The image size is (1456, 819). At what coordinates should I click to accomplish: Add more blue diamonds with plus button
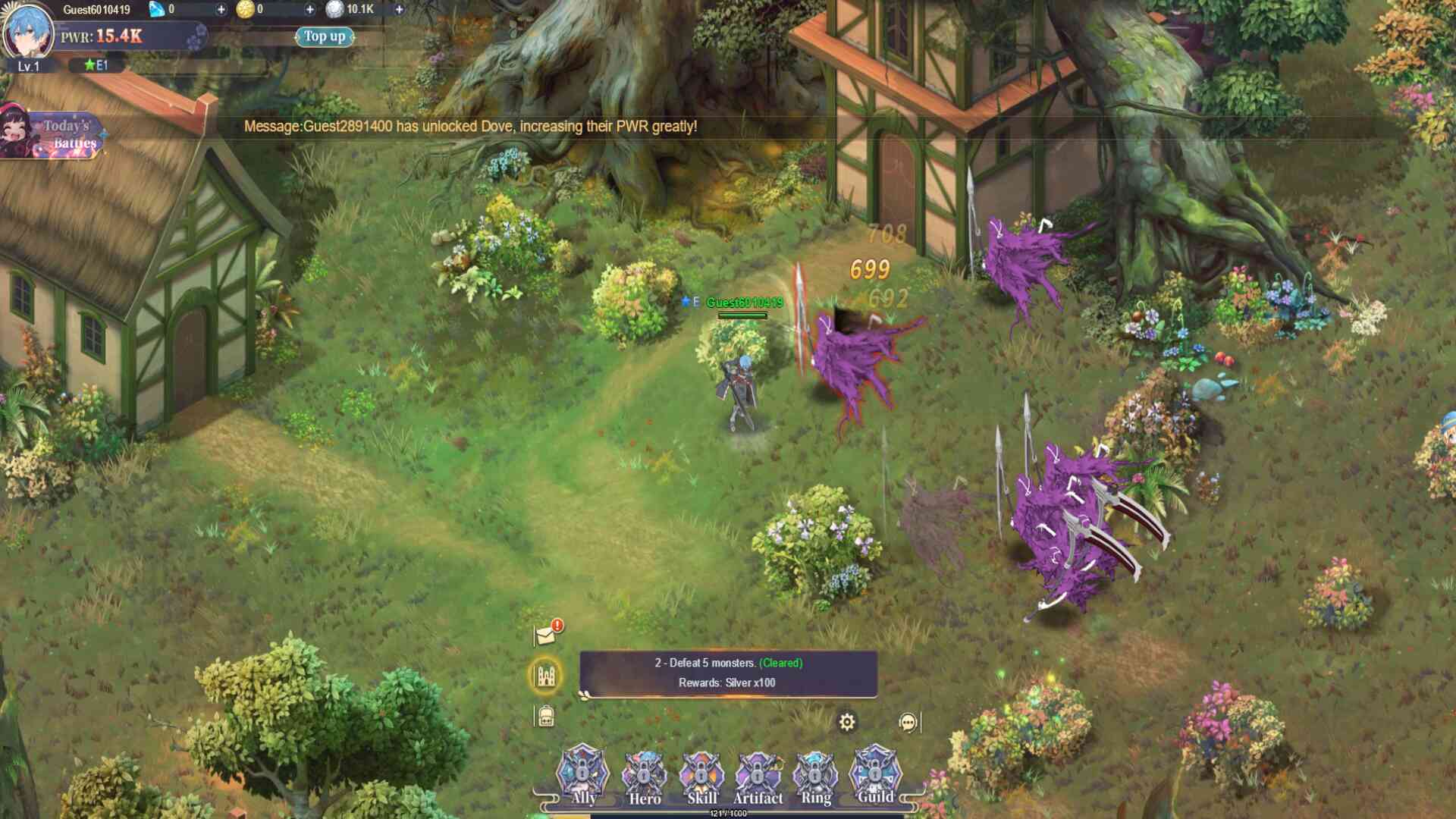[221, 10]
